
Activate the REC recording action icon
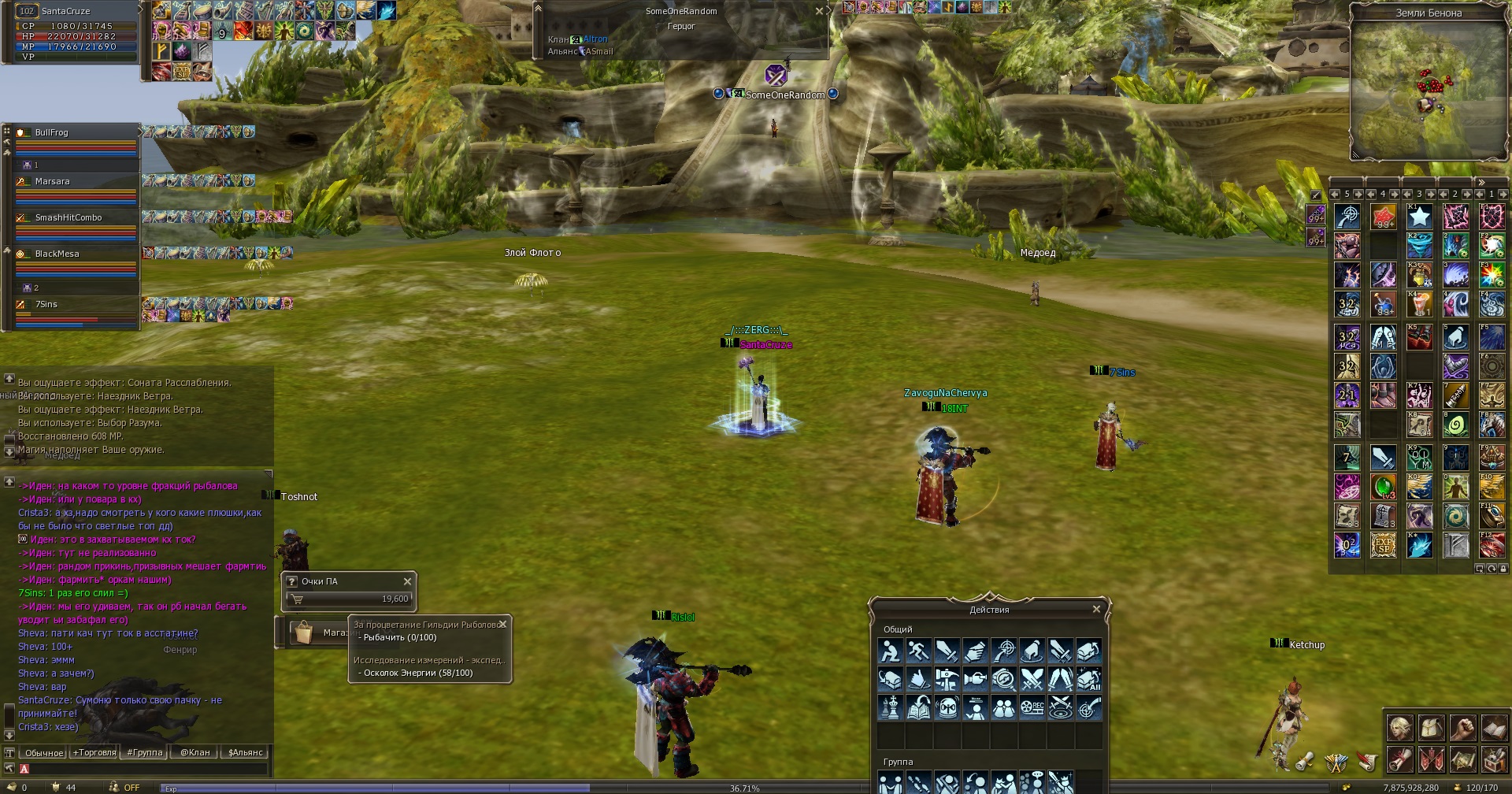tap(1032, 707)
